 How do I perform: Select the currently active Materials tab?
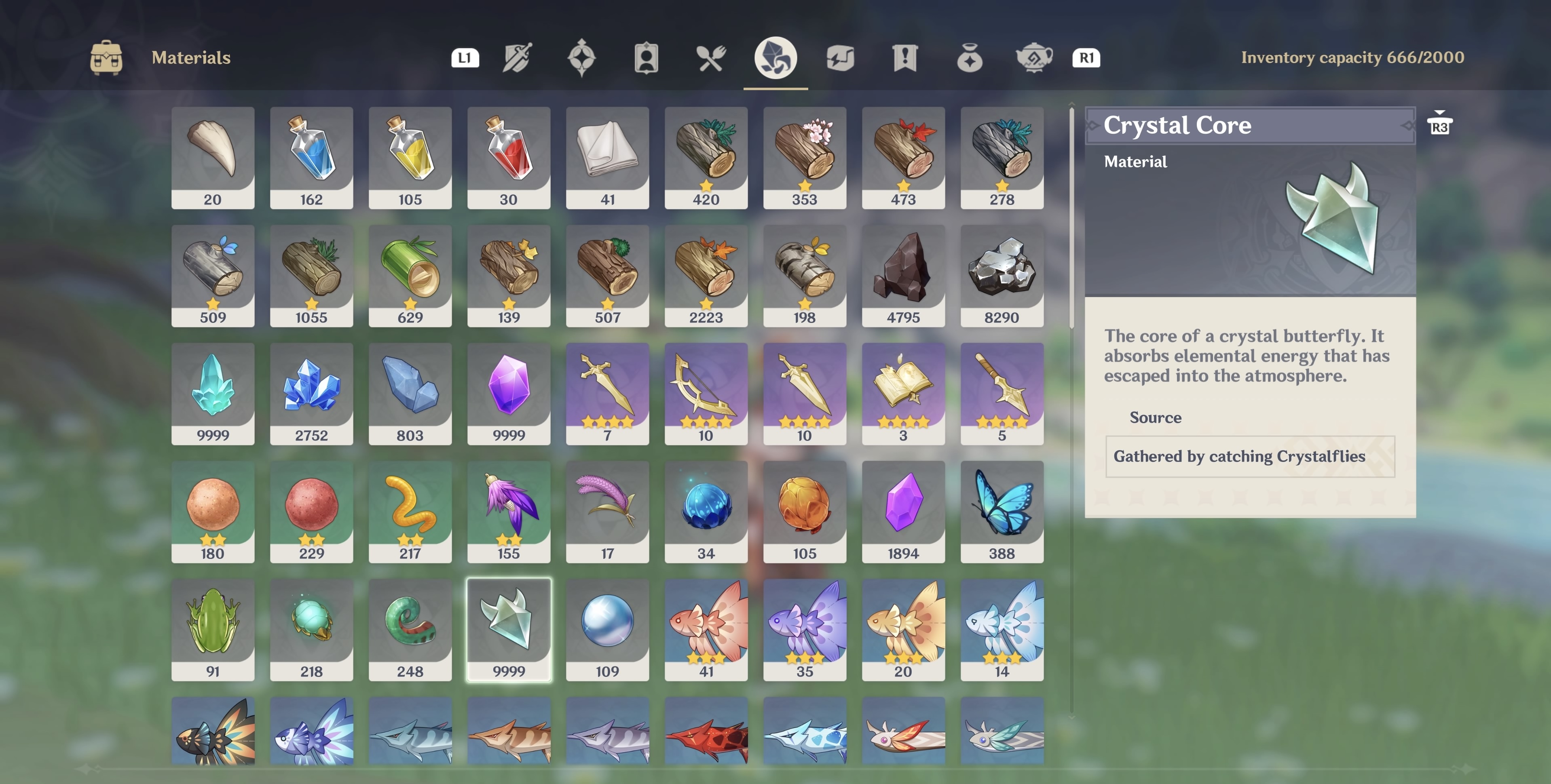click(775, 58)
